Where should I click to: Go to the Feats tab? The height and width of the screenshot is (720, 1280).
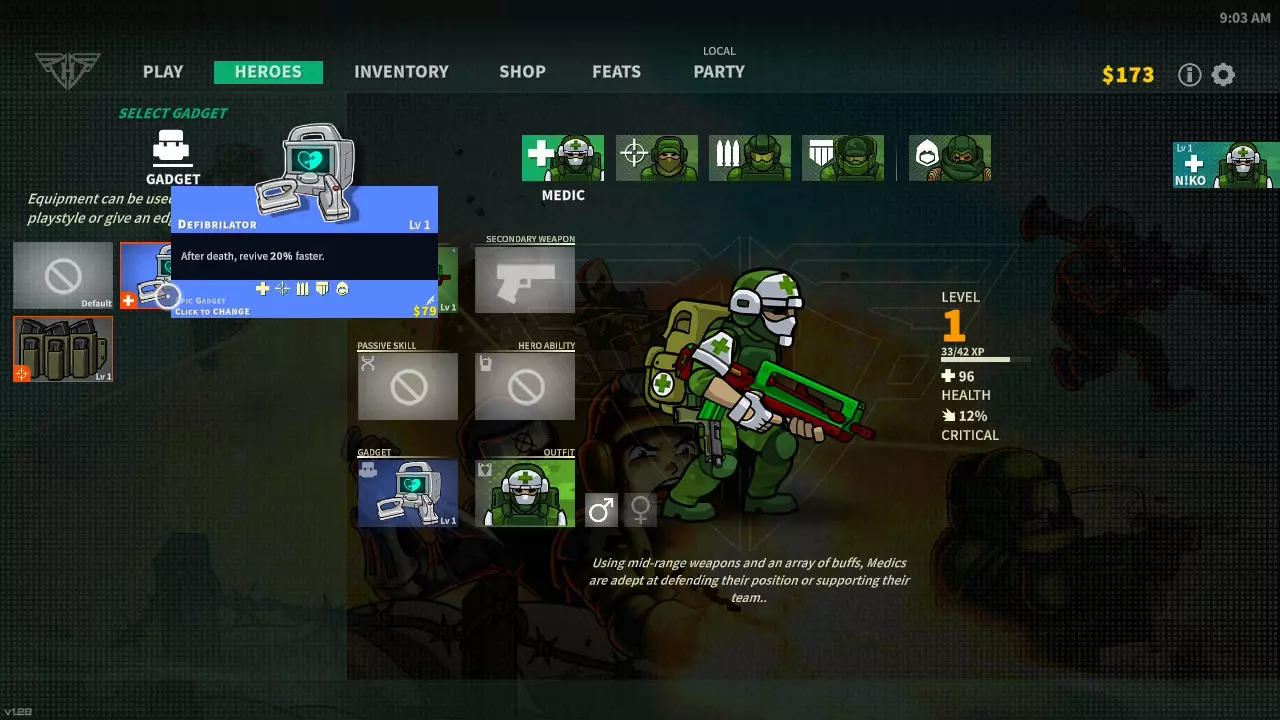tap(616, 72)
